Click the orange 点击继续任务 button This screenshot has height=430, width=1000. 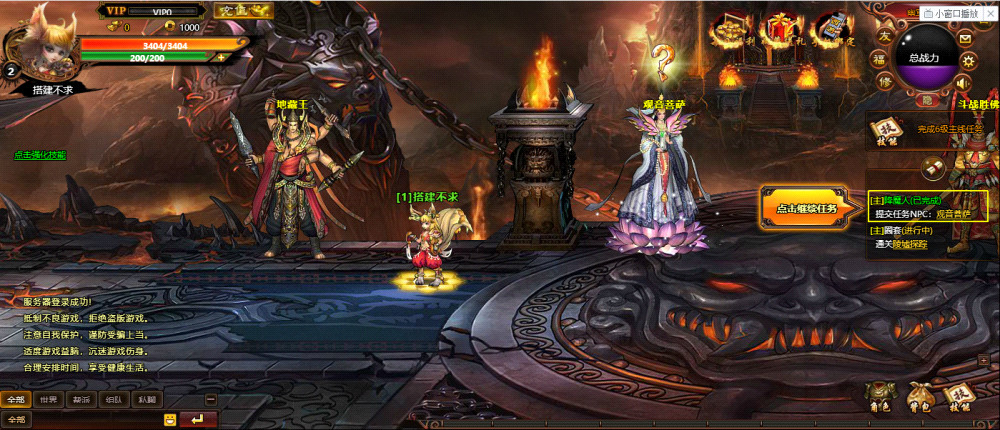[807, 208]
